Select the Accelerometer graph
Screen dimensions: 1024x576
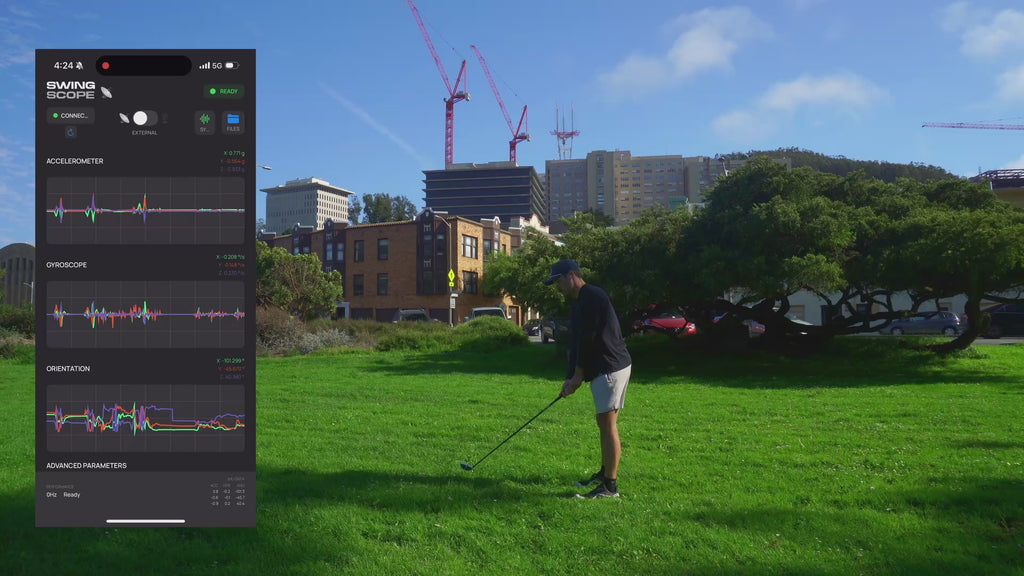(145, 210)
